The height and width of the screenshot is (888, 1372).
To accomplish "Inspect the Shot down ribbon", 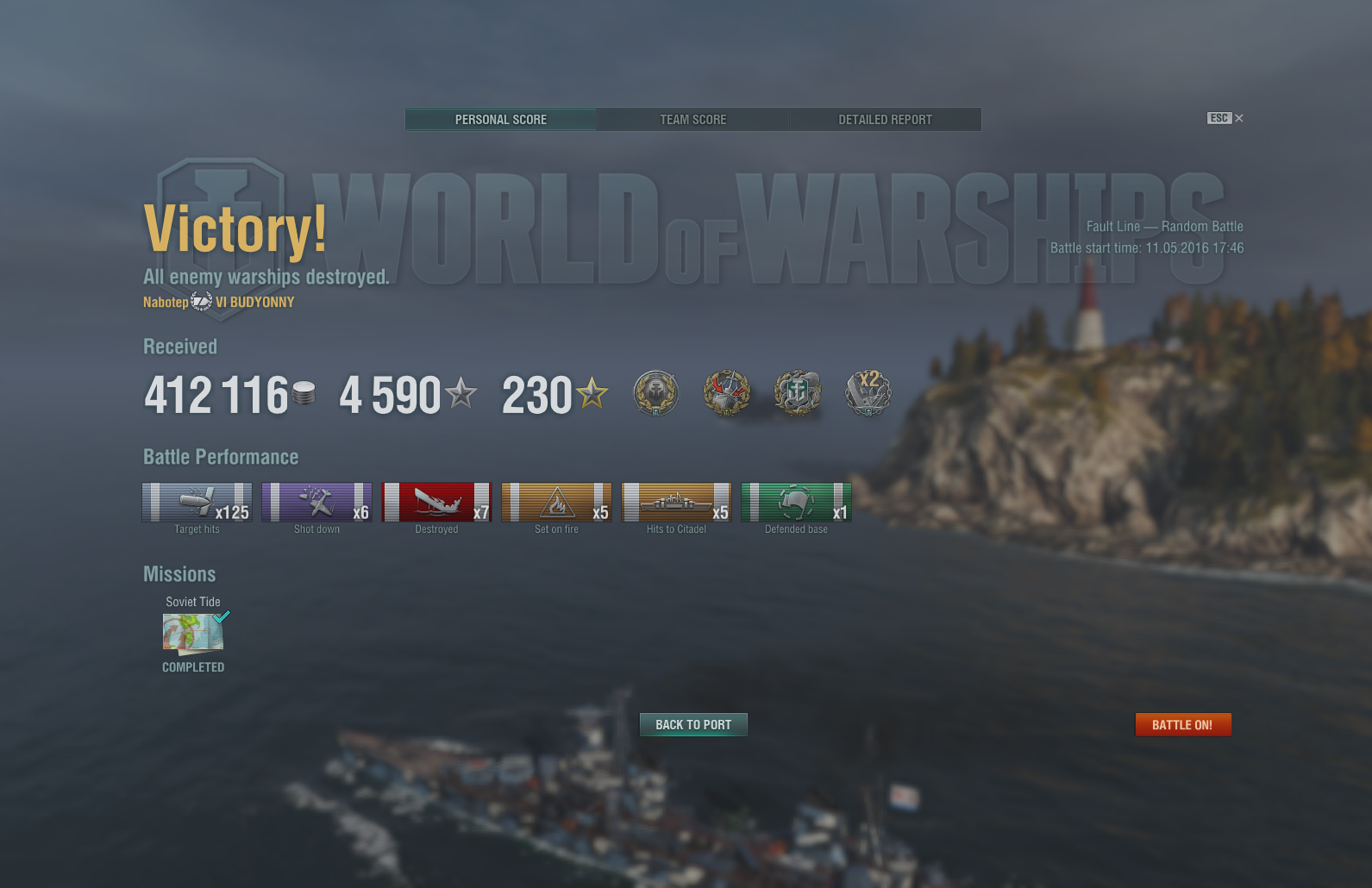I will (x=317, y=503).
